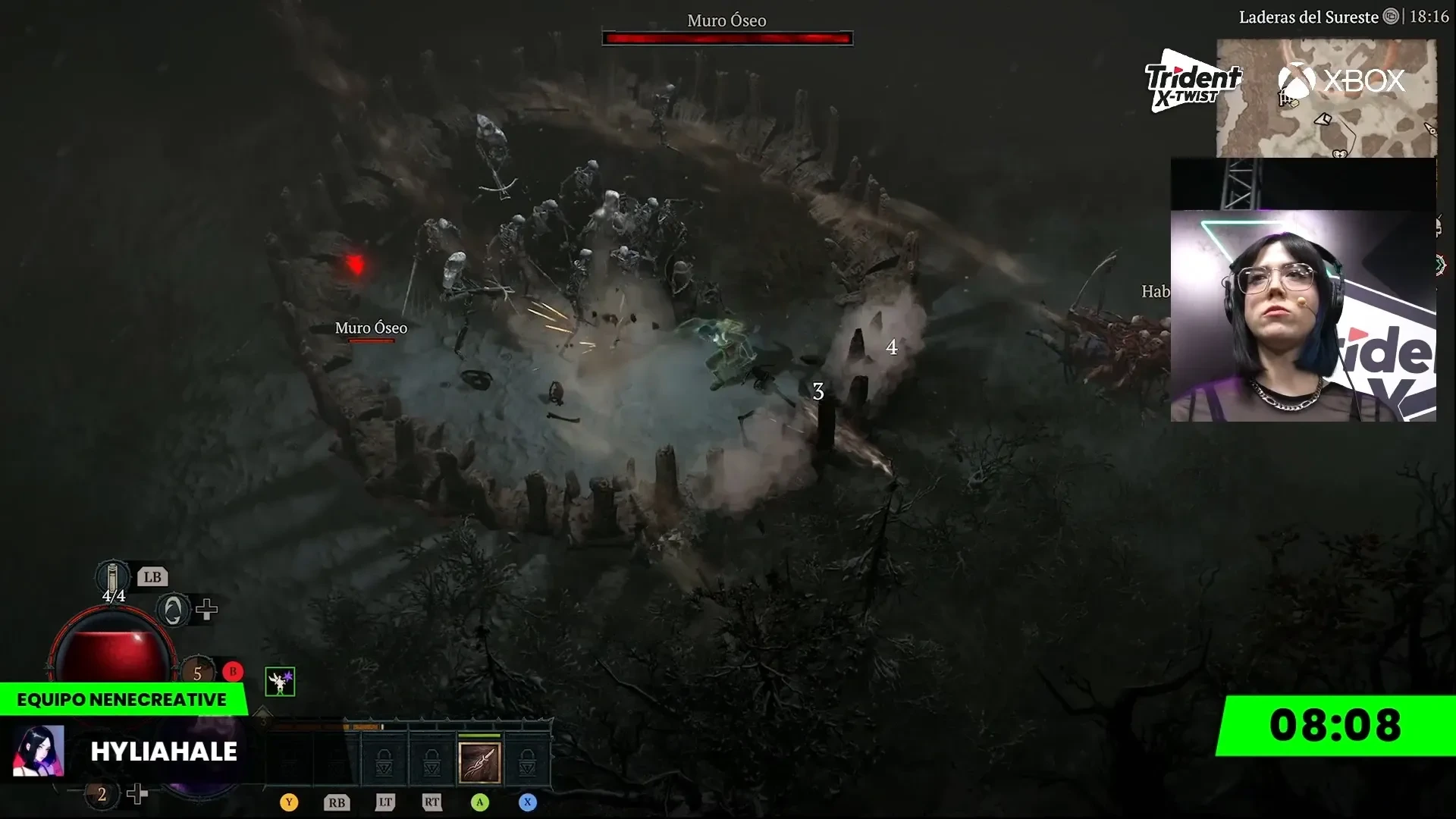Click the HyliaHale streamer avatar
The height and width of the screenshot is (819, 1456).
coord(39,751)
